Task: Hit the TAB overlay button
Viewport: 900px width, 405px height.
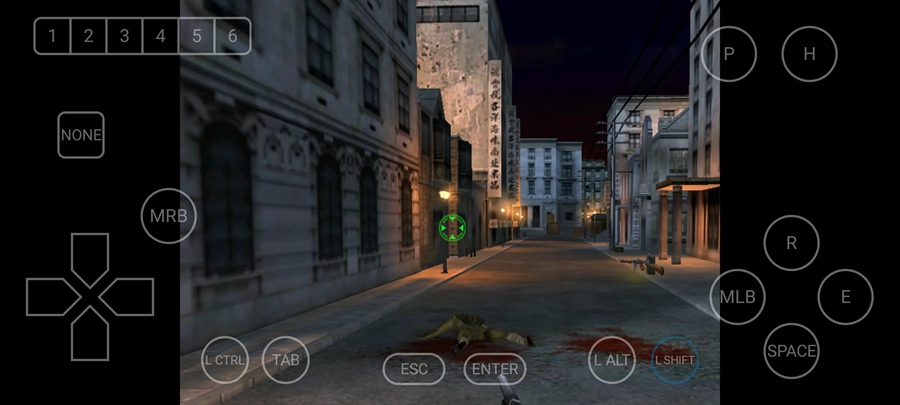Action: pos(285,360)
